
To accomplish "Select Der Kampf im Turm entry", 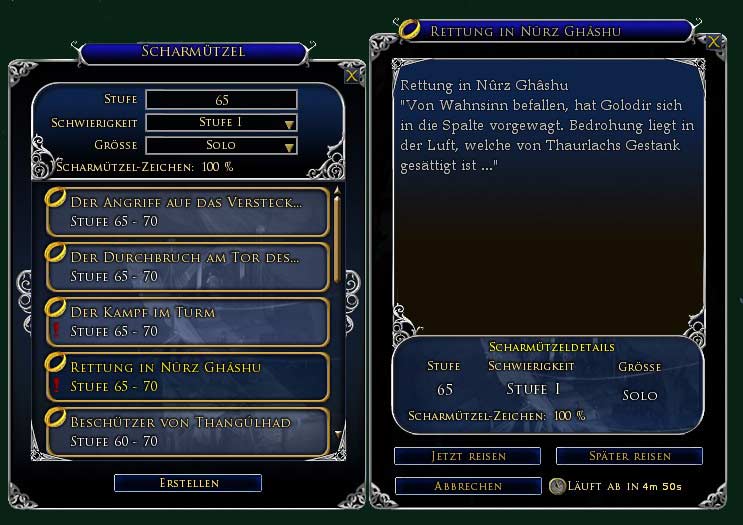I will click(187, 321).
